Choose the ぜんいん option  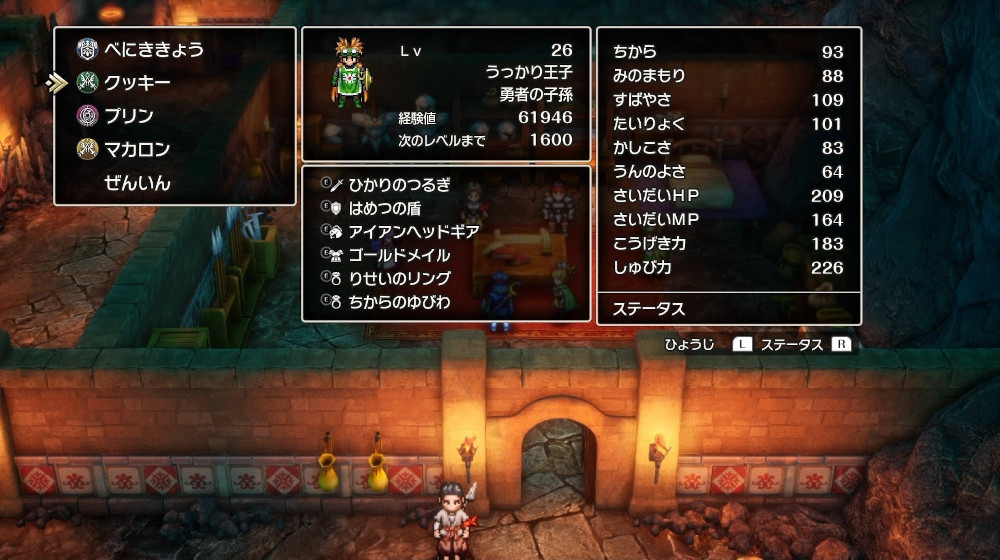(137, 184)
